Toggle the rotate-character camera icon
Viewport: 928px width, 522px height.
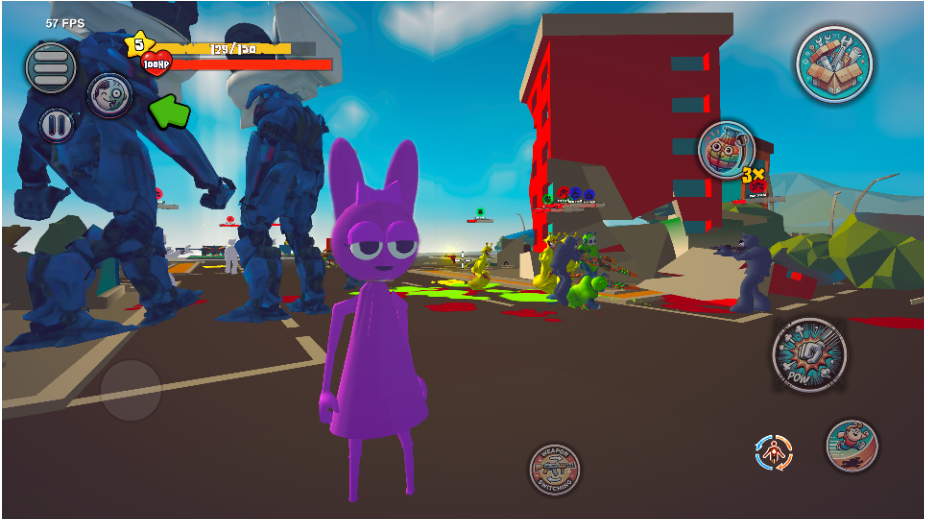(x=773, y=453)
